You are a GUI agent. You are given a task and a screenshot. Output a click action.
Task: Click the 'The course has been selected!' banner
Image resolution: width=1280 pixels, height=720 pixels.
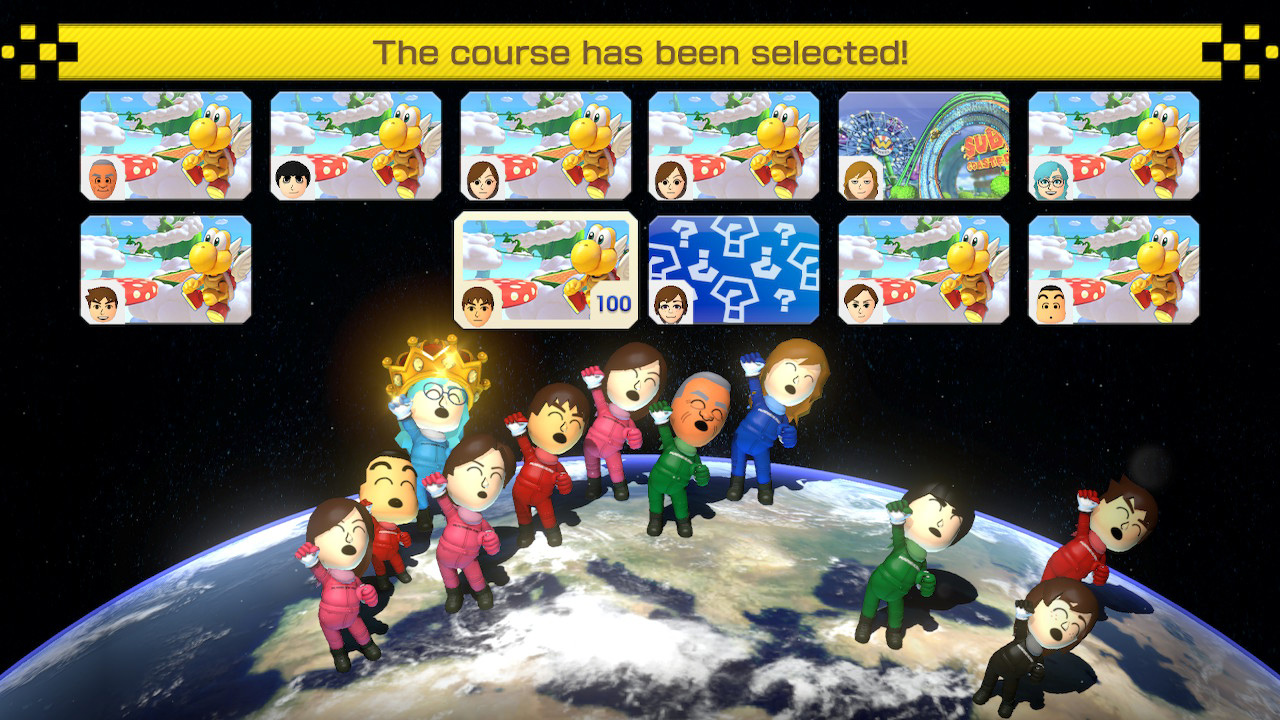coord(640,49)
